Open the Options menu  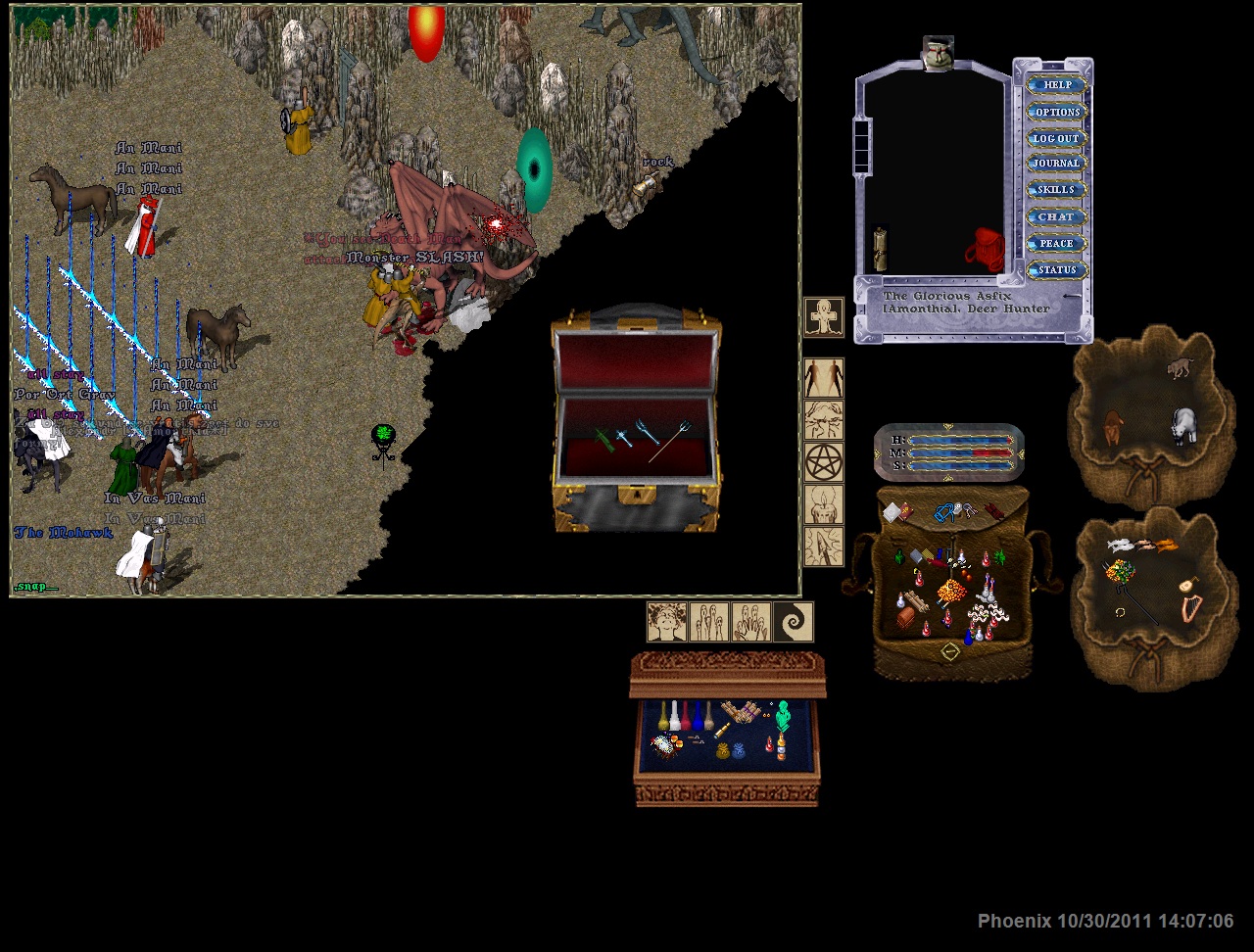tap(1056, 112)
